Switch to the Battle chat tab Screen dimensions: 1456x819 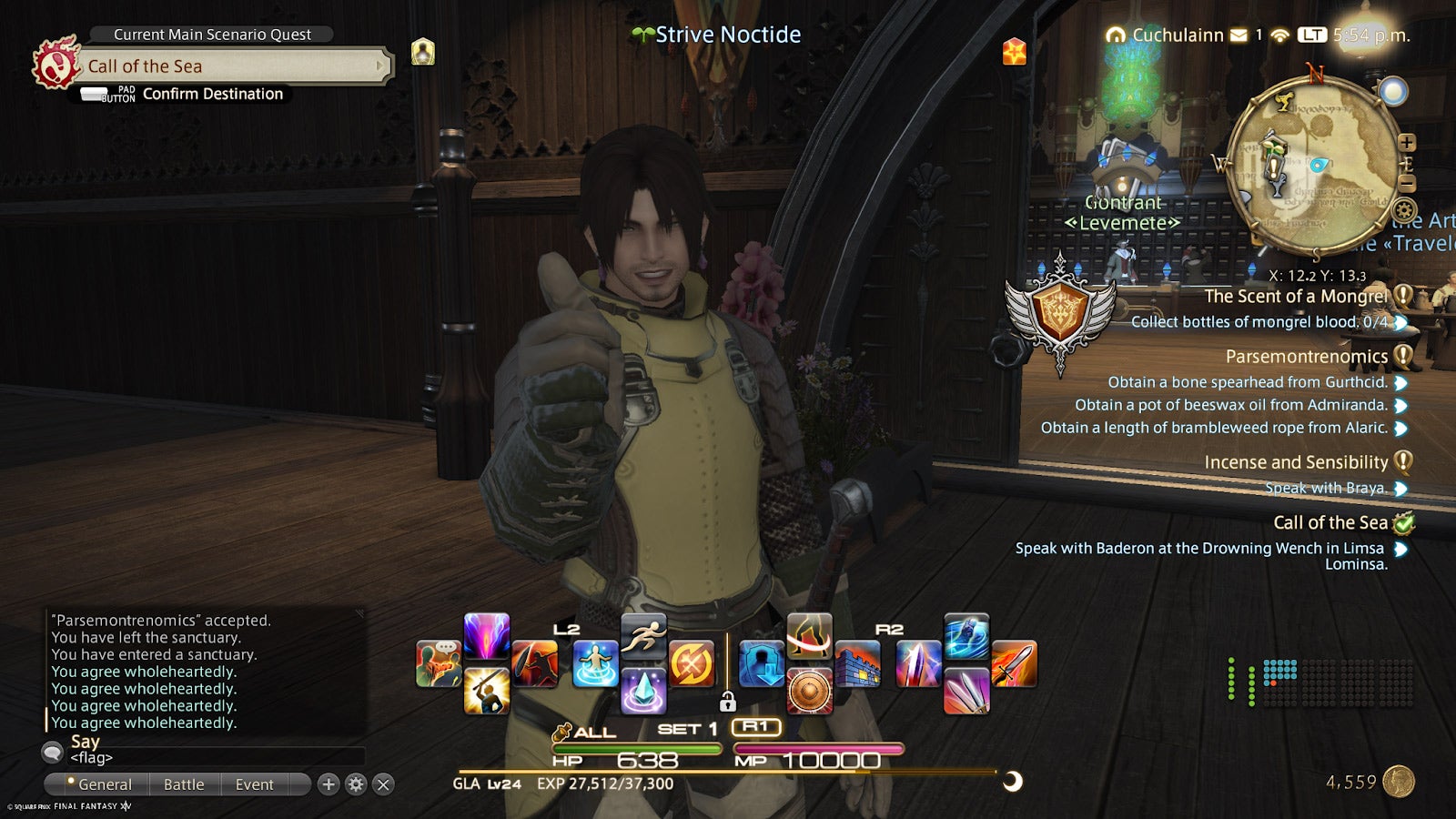[x=185, y=784]
